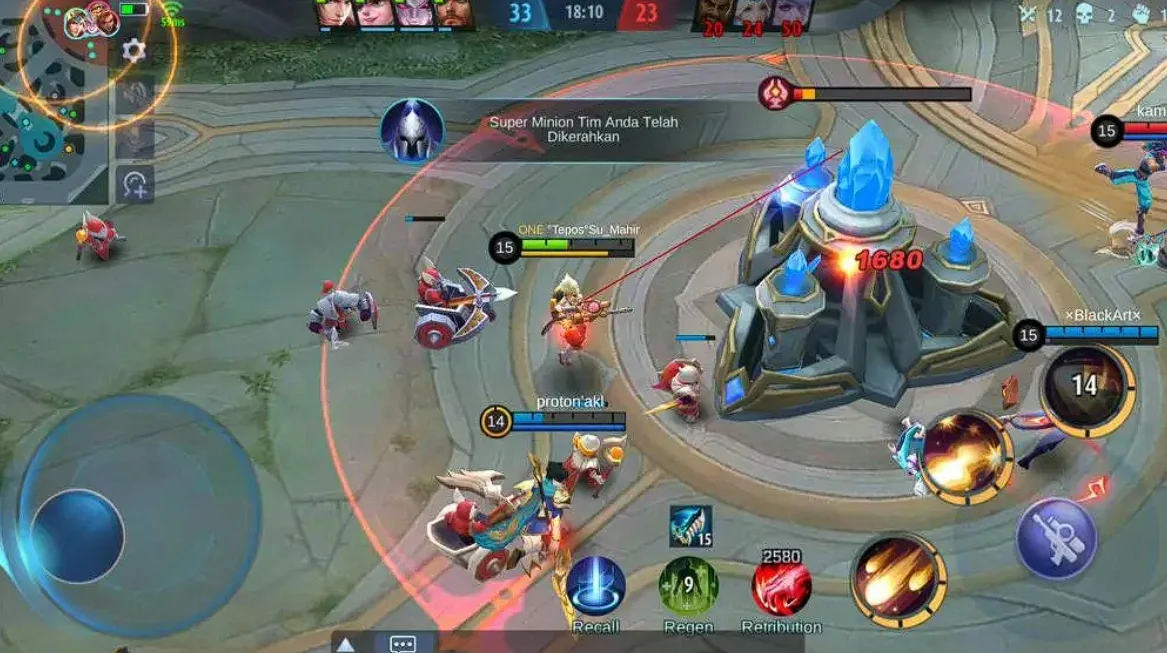Fire the basic attack gun button

pyautogui.click(x=1056, y=538)
